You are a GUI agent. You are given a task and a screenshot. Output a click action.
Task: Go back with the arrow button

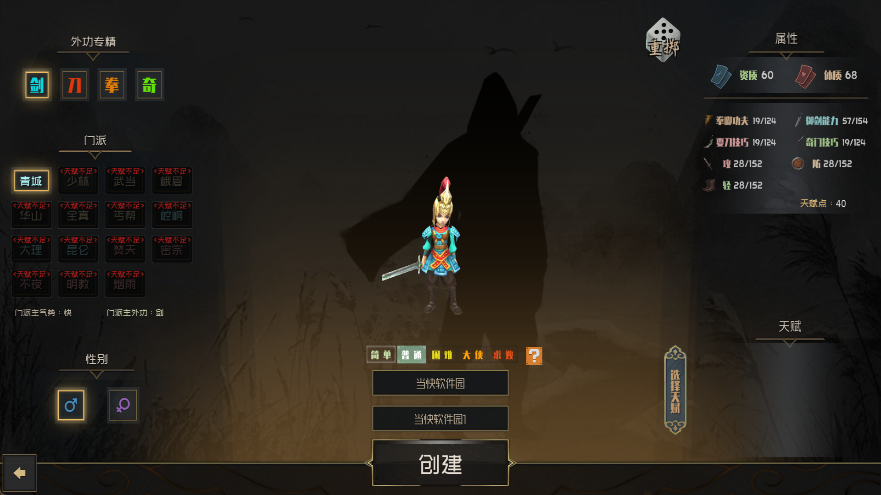pyautogui.click(x=19, y=471)
